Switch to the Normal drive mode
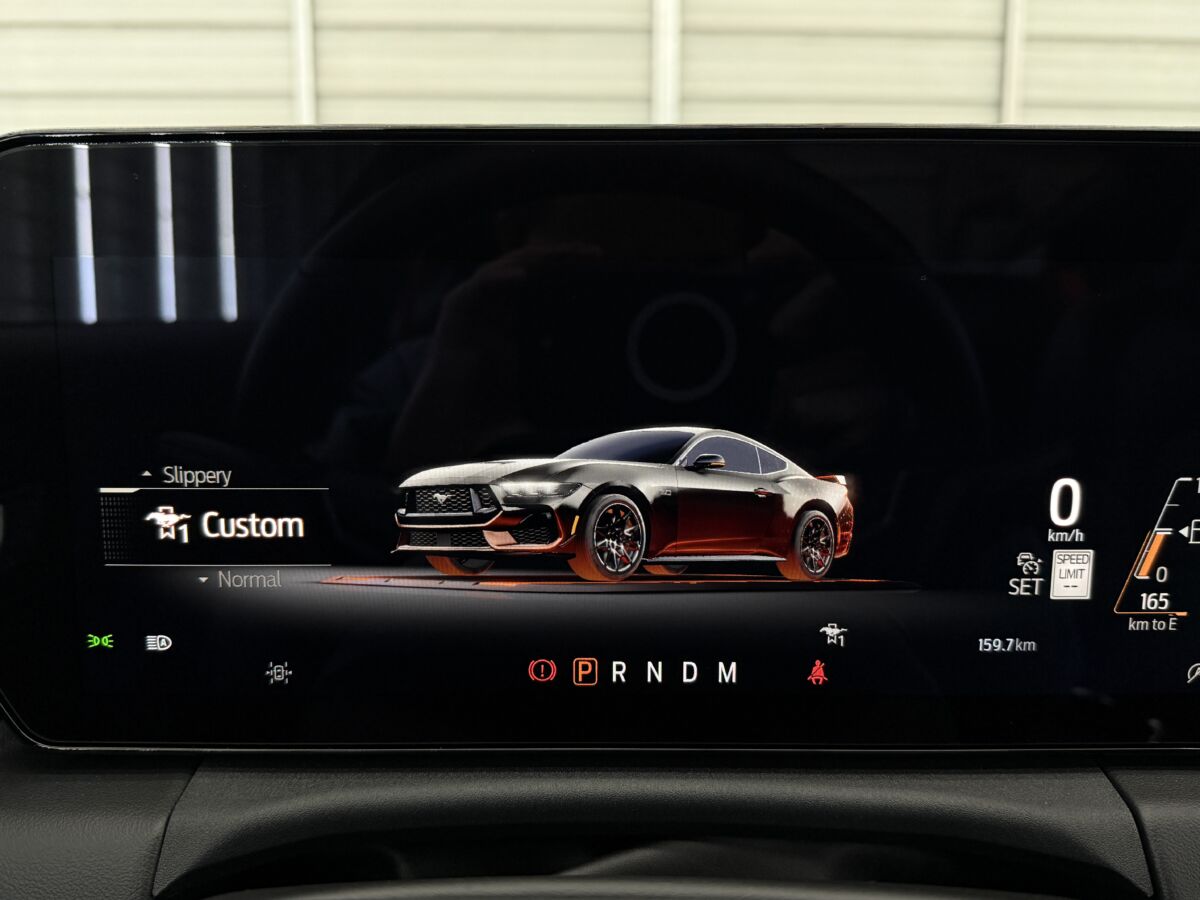Image resolution: width=1200 pixels, height=900 pixels. click(248, 580)
